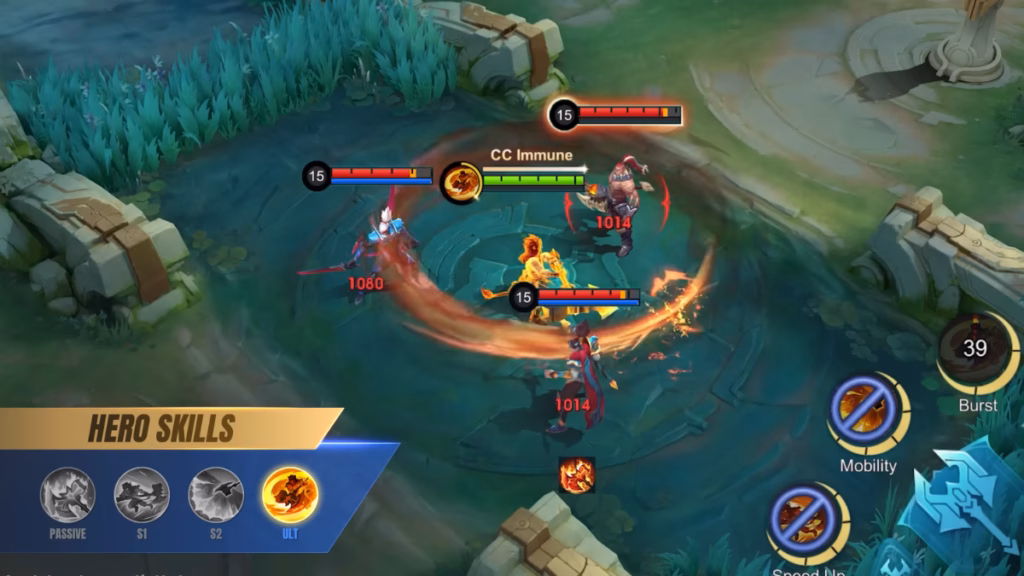1024x576 pixels.
Task: Show the S2 hero skill icon
Action: (x=216, y=495)
